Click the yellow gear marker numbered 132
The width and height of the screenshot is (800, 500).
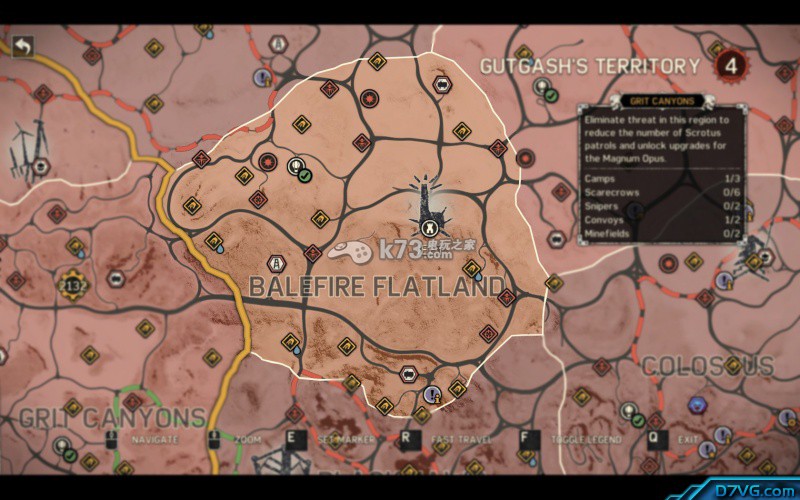pos(72,284)
